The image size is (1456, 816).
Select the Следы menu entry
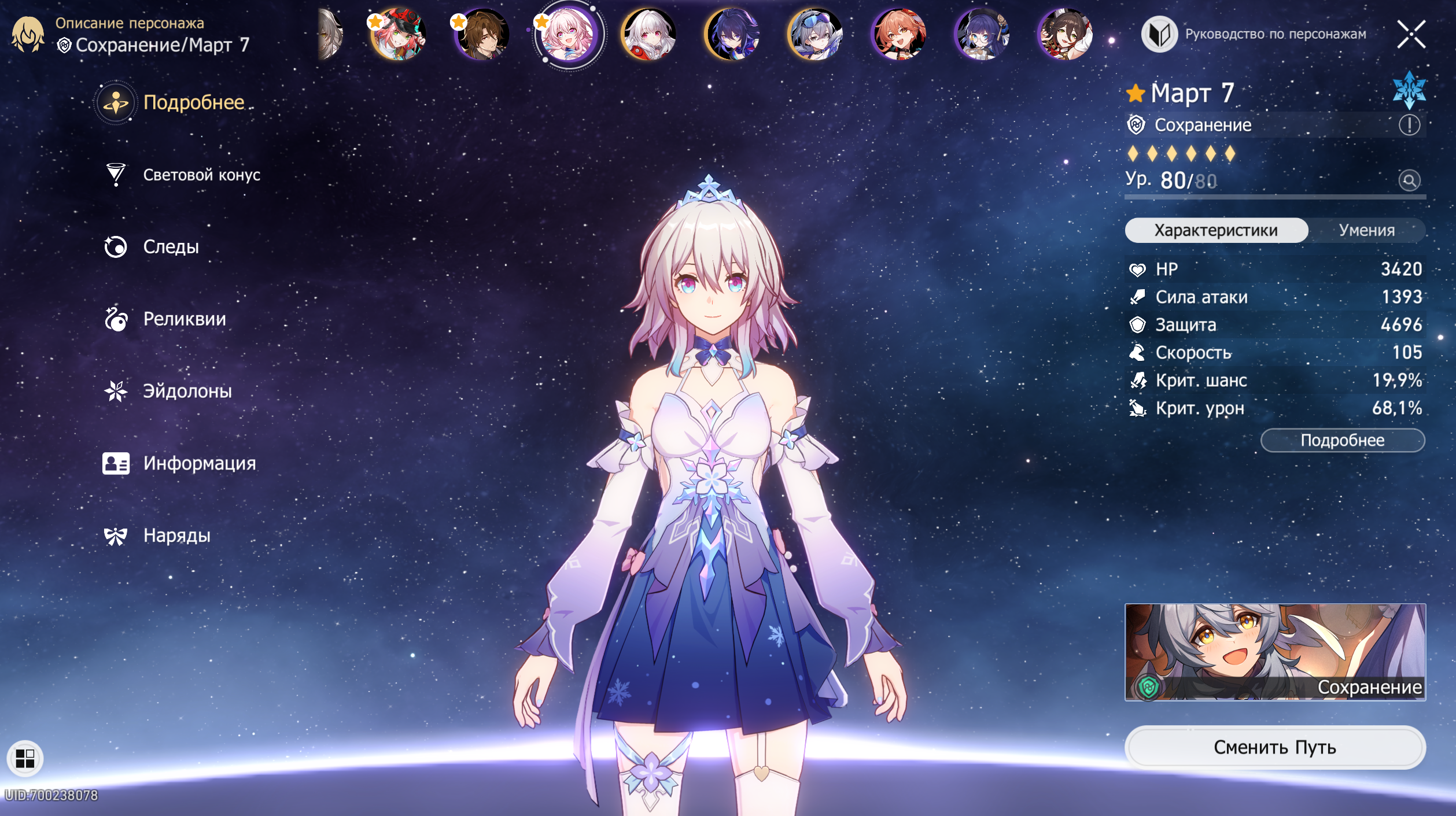pyautogui.click(x=171, y=247)
